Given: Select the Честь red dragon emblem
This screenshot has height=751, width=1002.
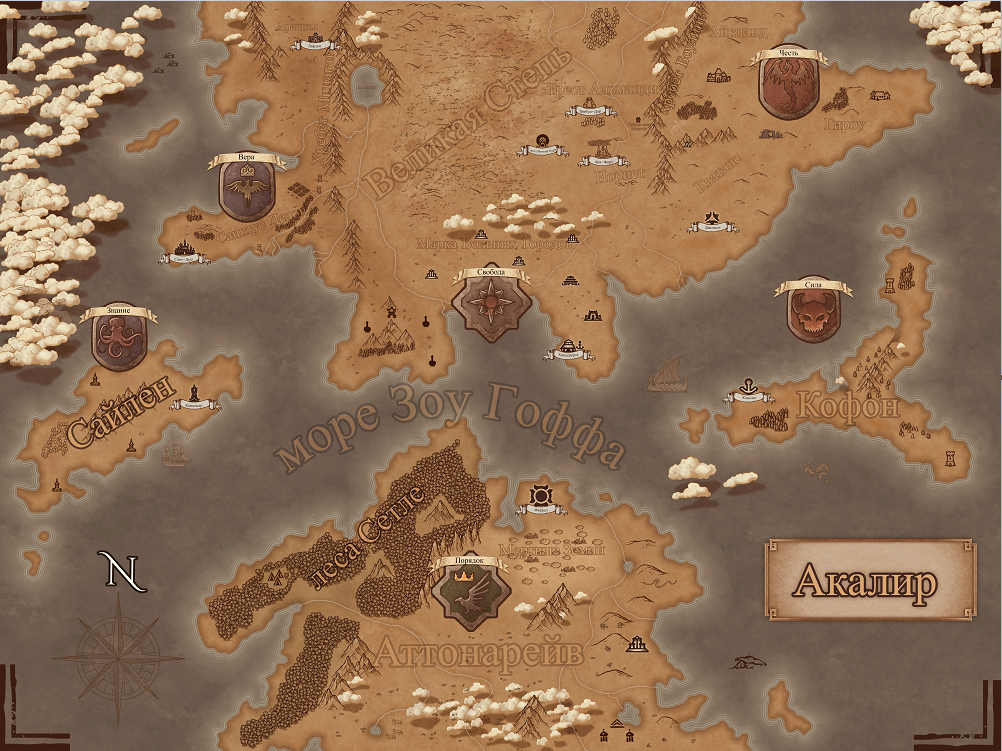Looking at the screenshot, I should 790,85.
